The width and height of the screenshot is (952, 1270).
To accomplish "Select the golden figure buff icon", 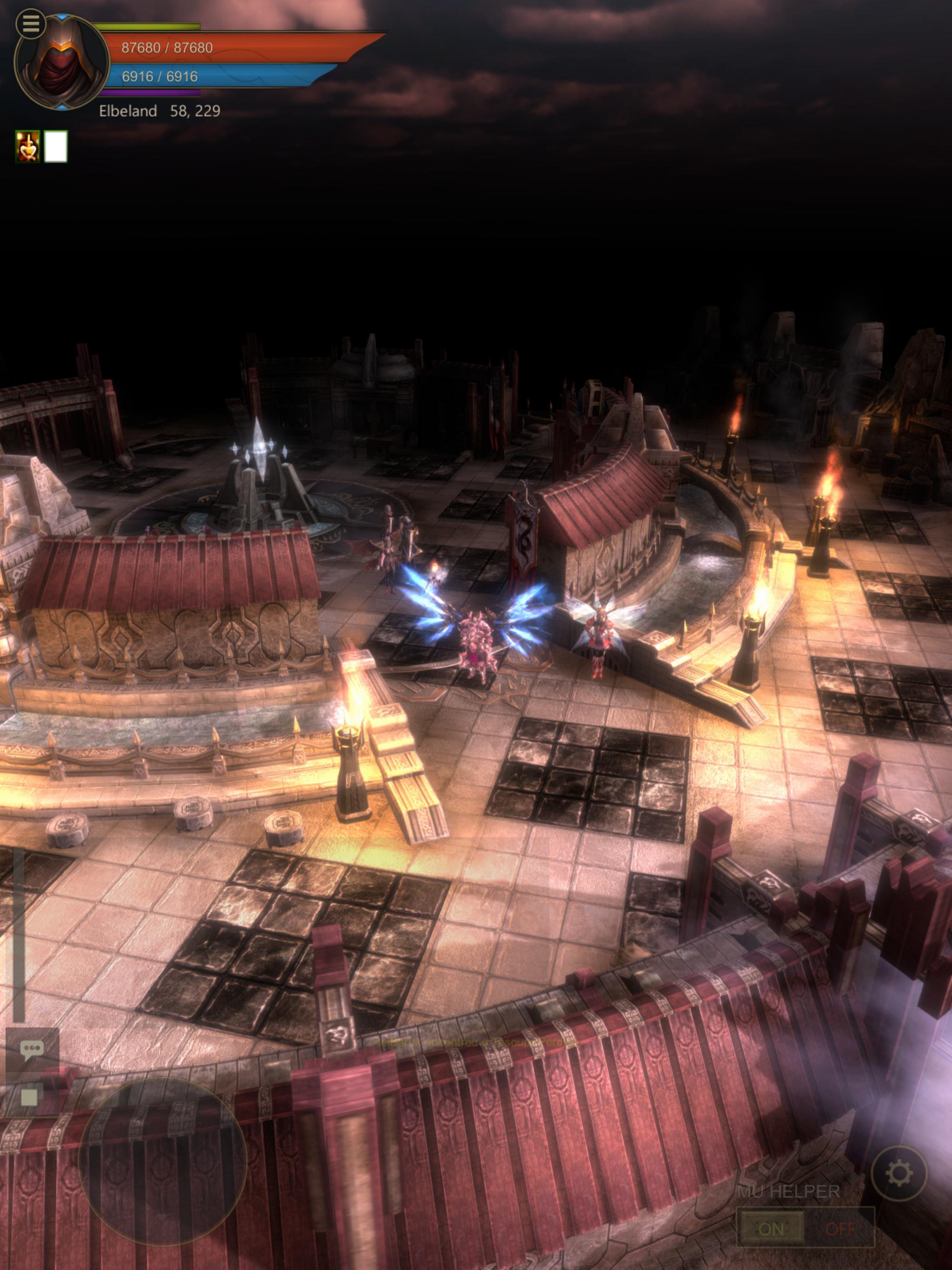I will tap(27, 146).
